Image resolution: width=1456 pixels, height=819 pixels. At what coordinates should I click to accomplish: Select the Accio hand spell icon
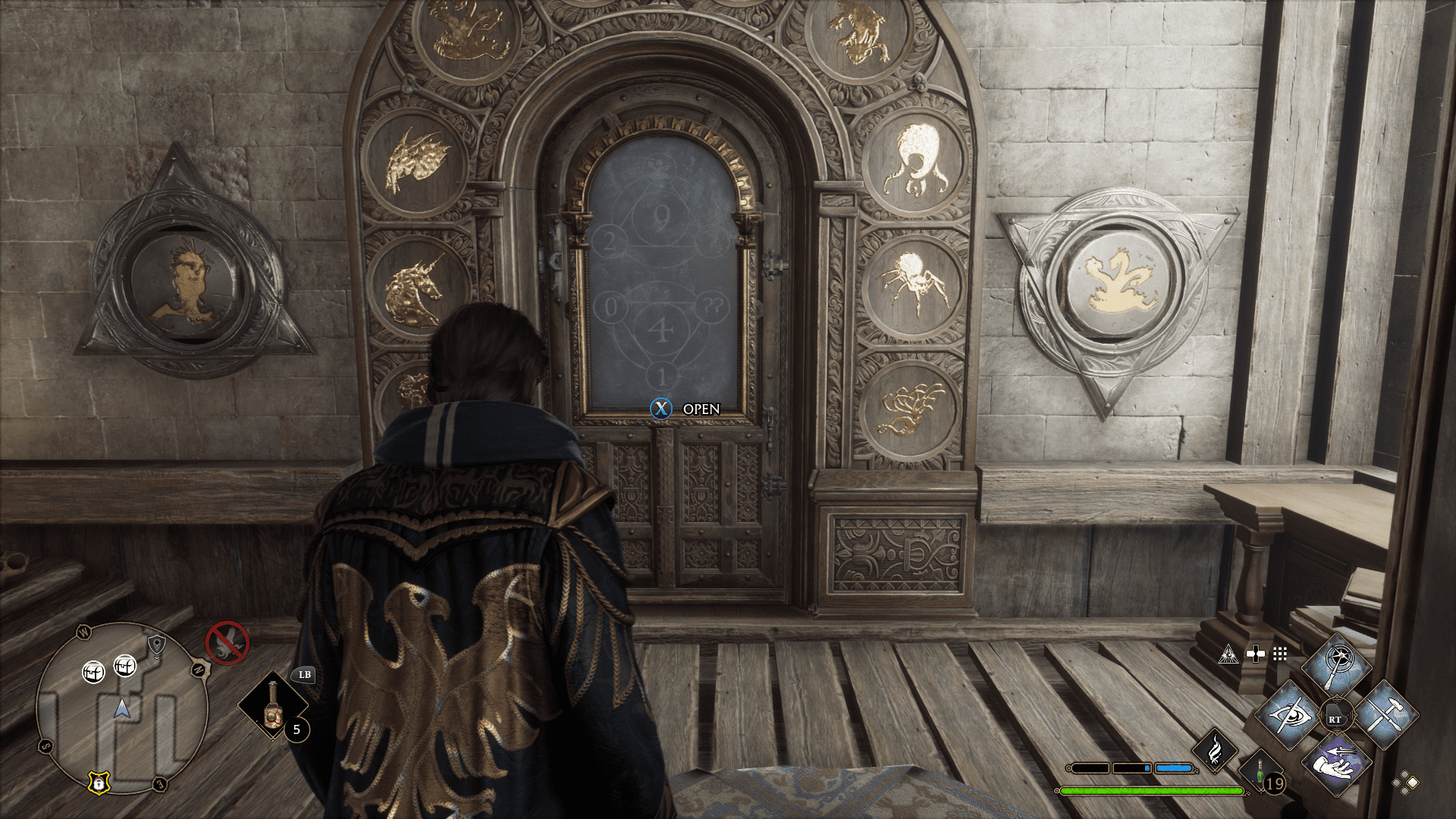click(1337, 765)
